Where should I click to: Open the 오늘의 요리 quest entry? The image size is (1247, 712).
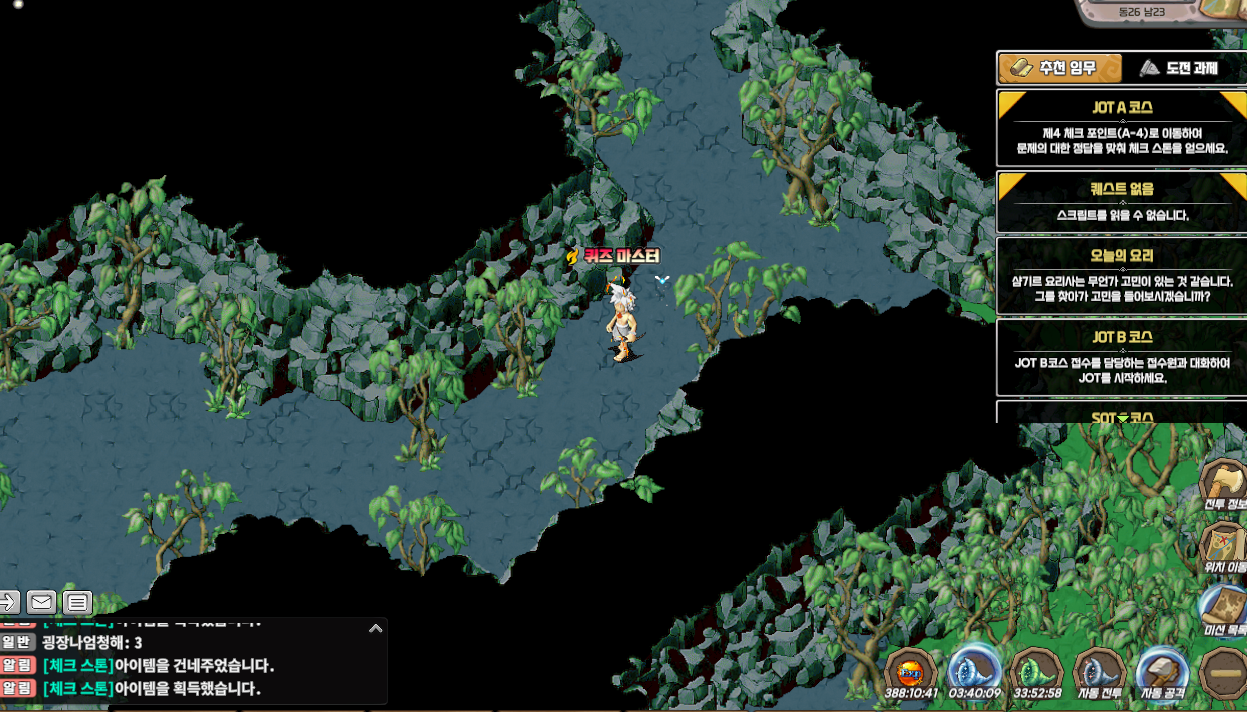pyautogui.click(x=1121, y=277)
